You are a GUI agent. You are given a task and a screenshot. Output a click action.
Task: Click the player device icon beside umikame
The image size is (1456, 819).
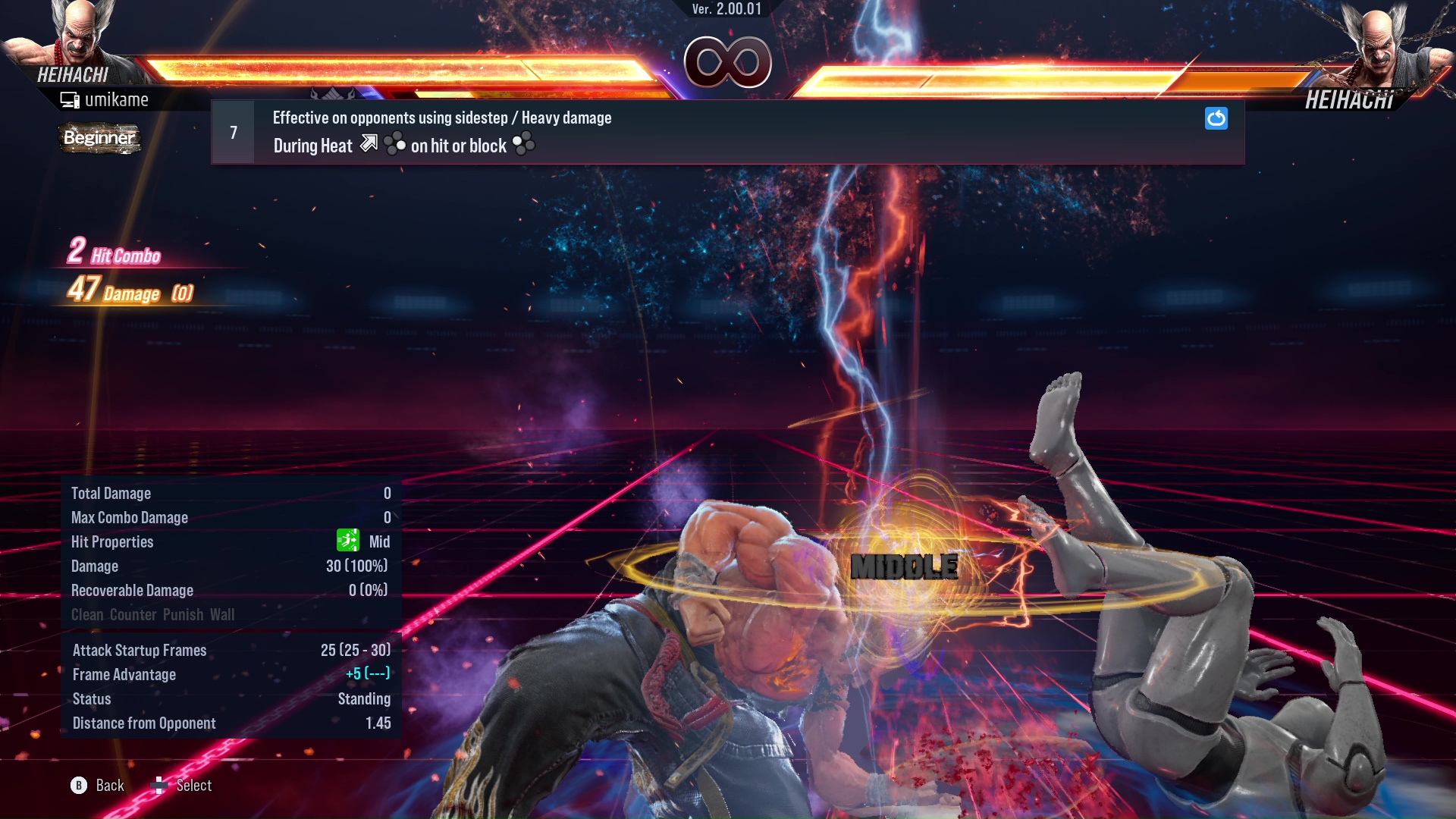70,99
